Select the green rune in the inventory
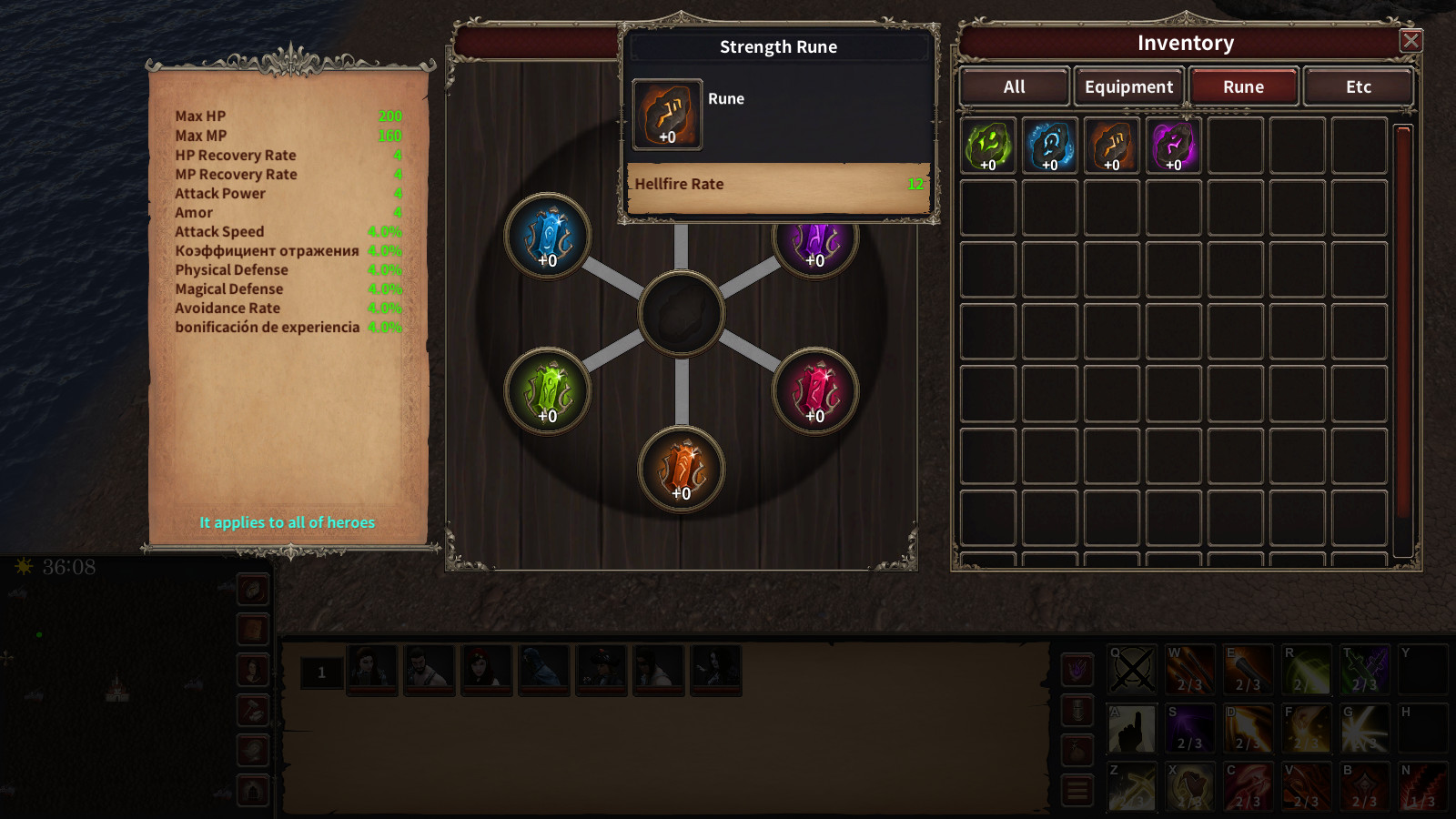This screenshot has height=819, width=1456. tap(987, 144)
